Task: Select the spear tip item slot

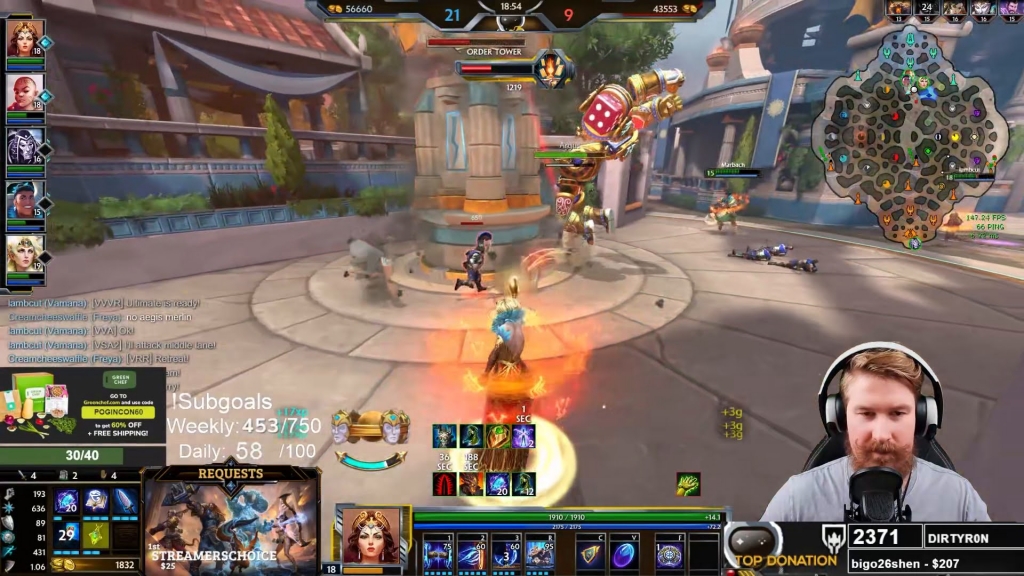Action: [x=125, y=502]
